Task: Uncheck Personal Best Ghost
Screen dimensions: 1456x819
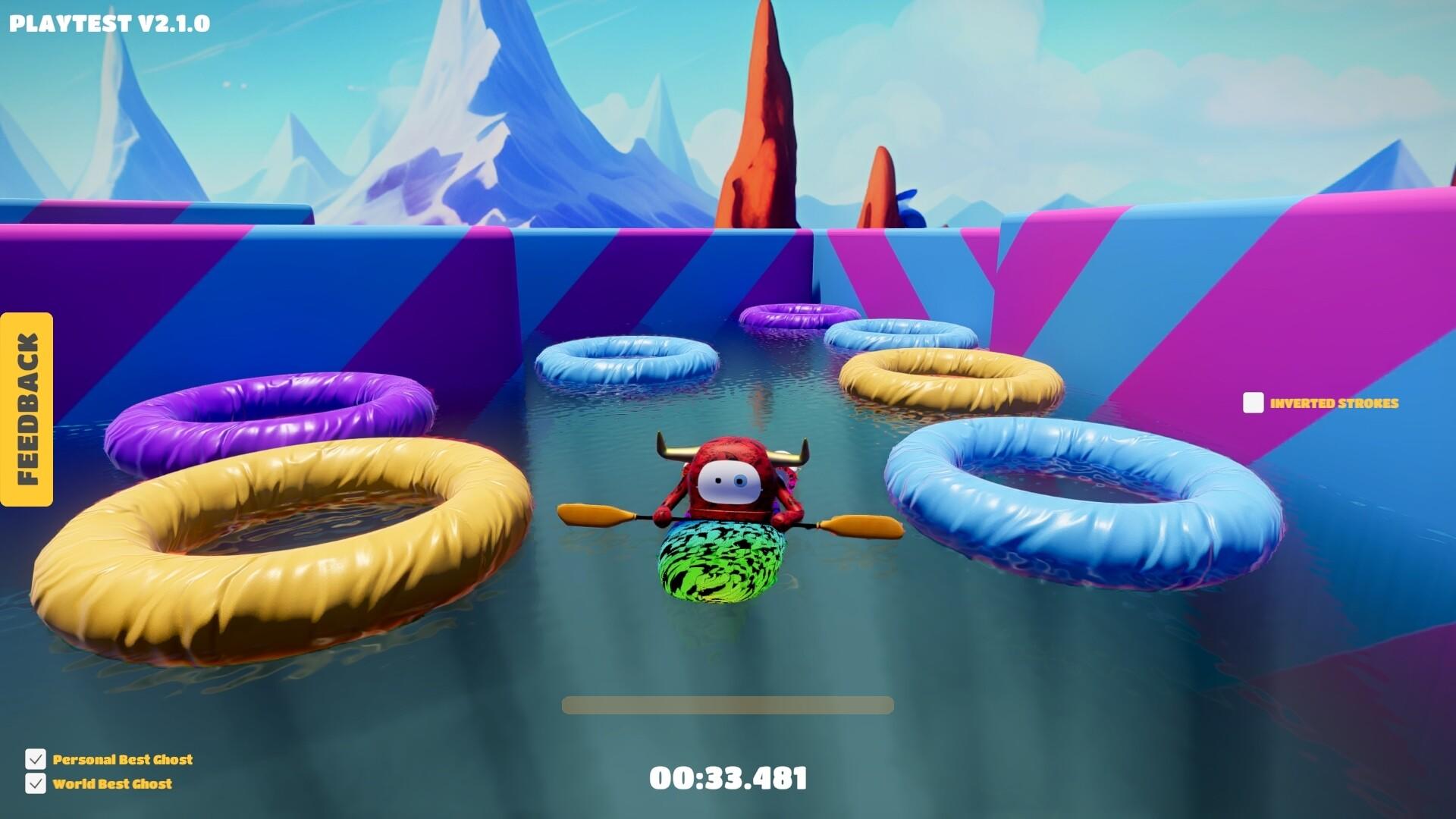Action: pyautogui.click(x=35, y=759)
